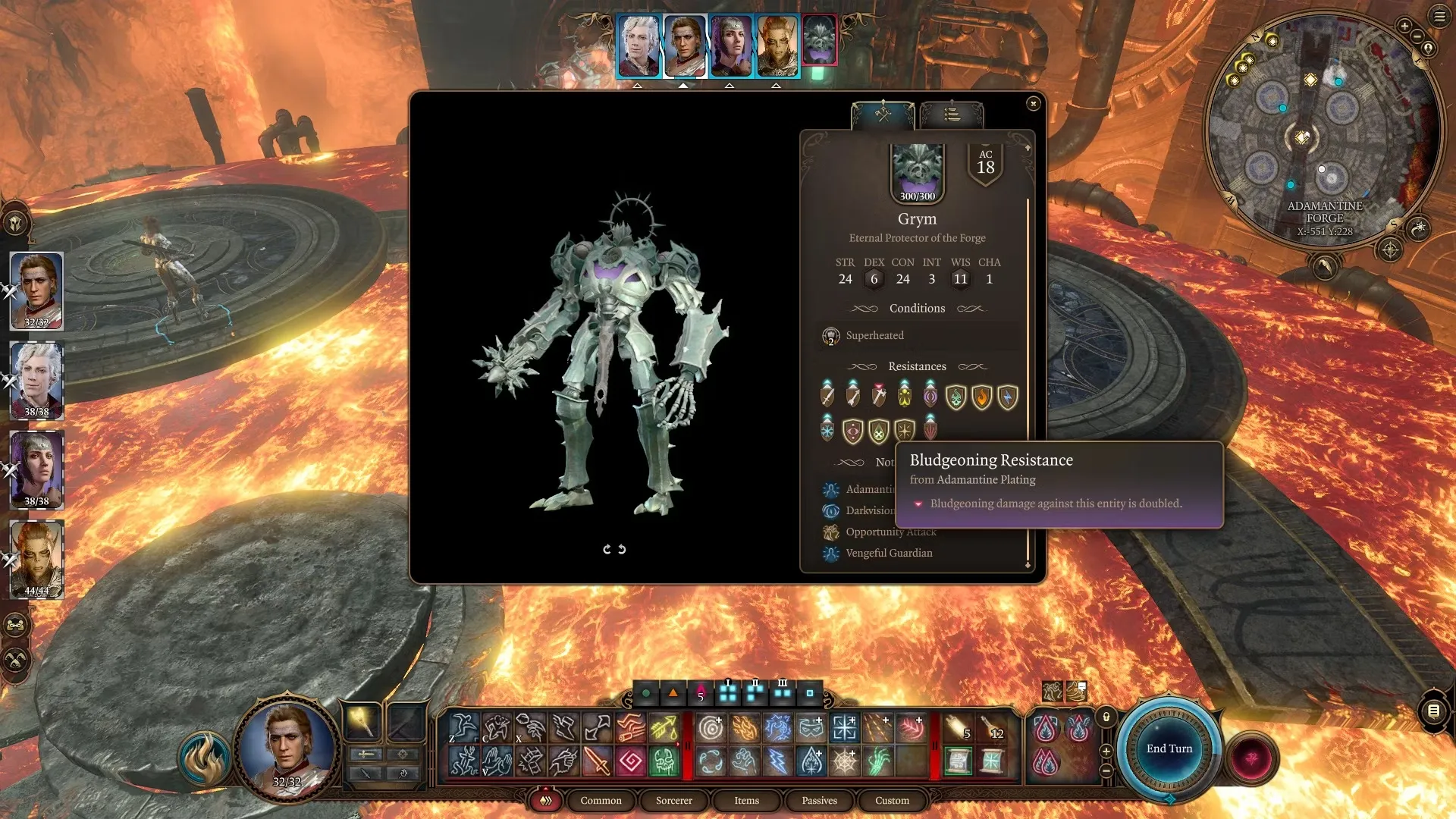Select the Jump action icon
Image resolution: width=1456 pixels, height=819 pixels.
[x=463, y=727]
